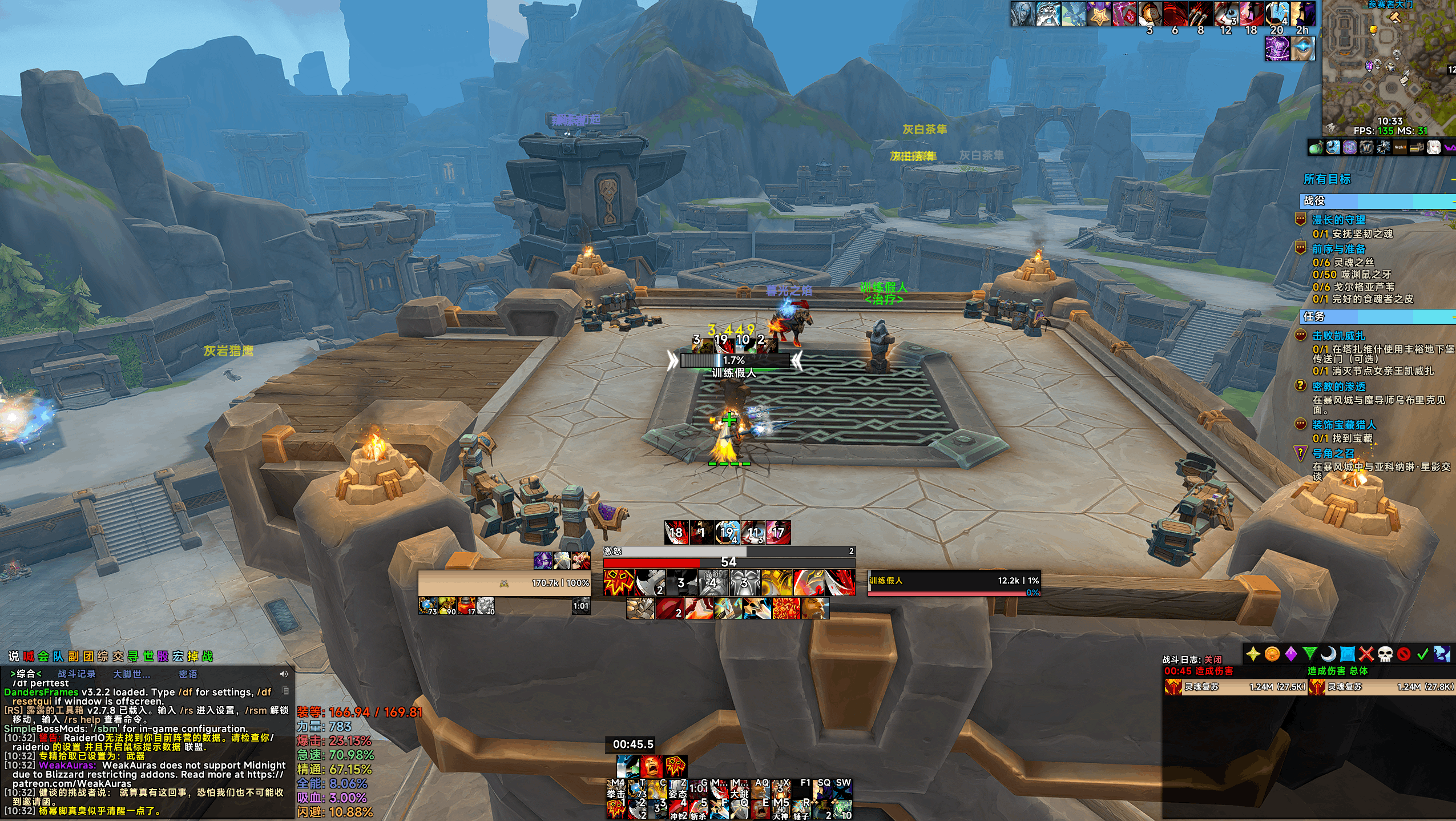Switch to the 战斗记录 chat tab

(76, 674)
